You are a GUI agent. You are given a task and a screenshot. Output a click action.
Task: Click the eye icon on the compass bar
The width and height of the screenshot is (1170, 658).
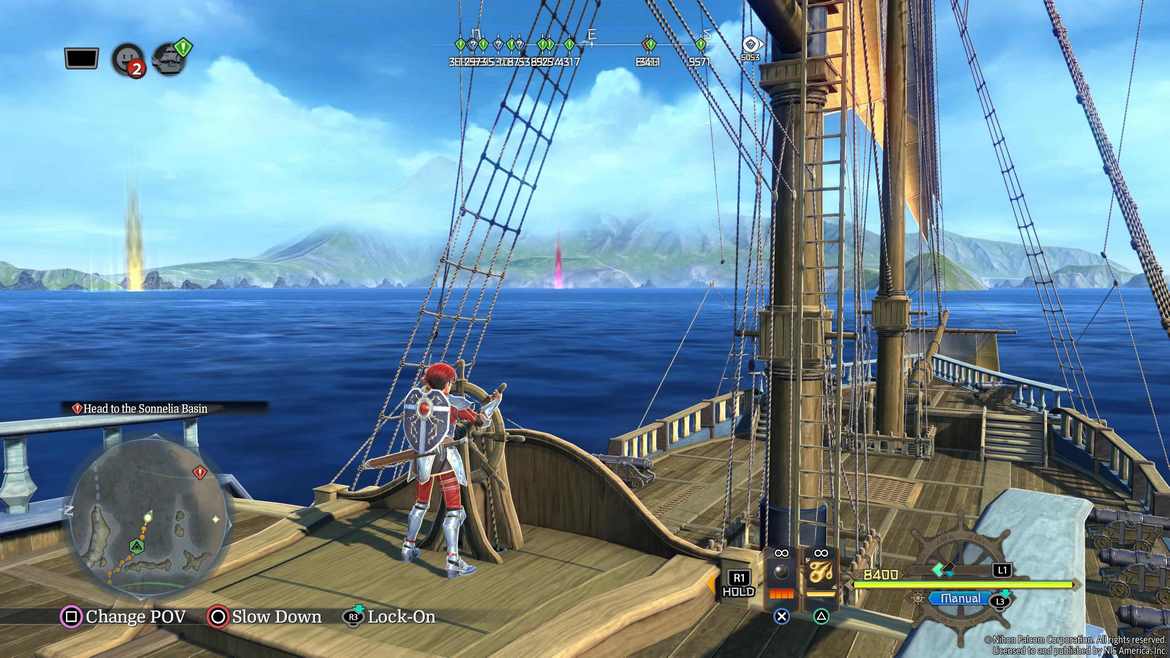click(x=751, y=44)
